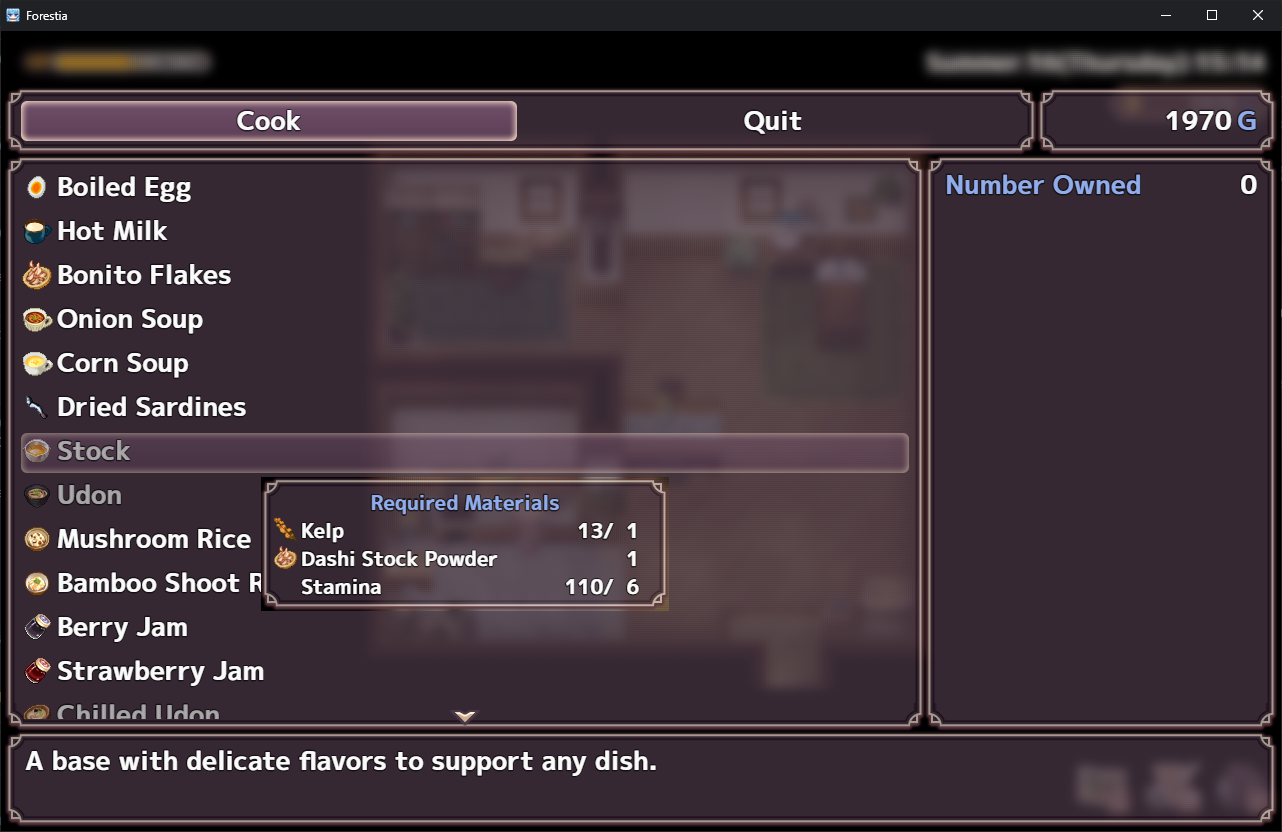The width and height of the screenshot is (1282, 832).
Task: Choose the Corn Soup recipe
Action: [123, 363]
